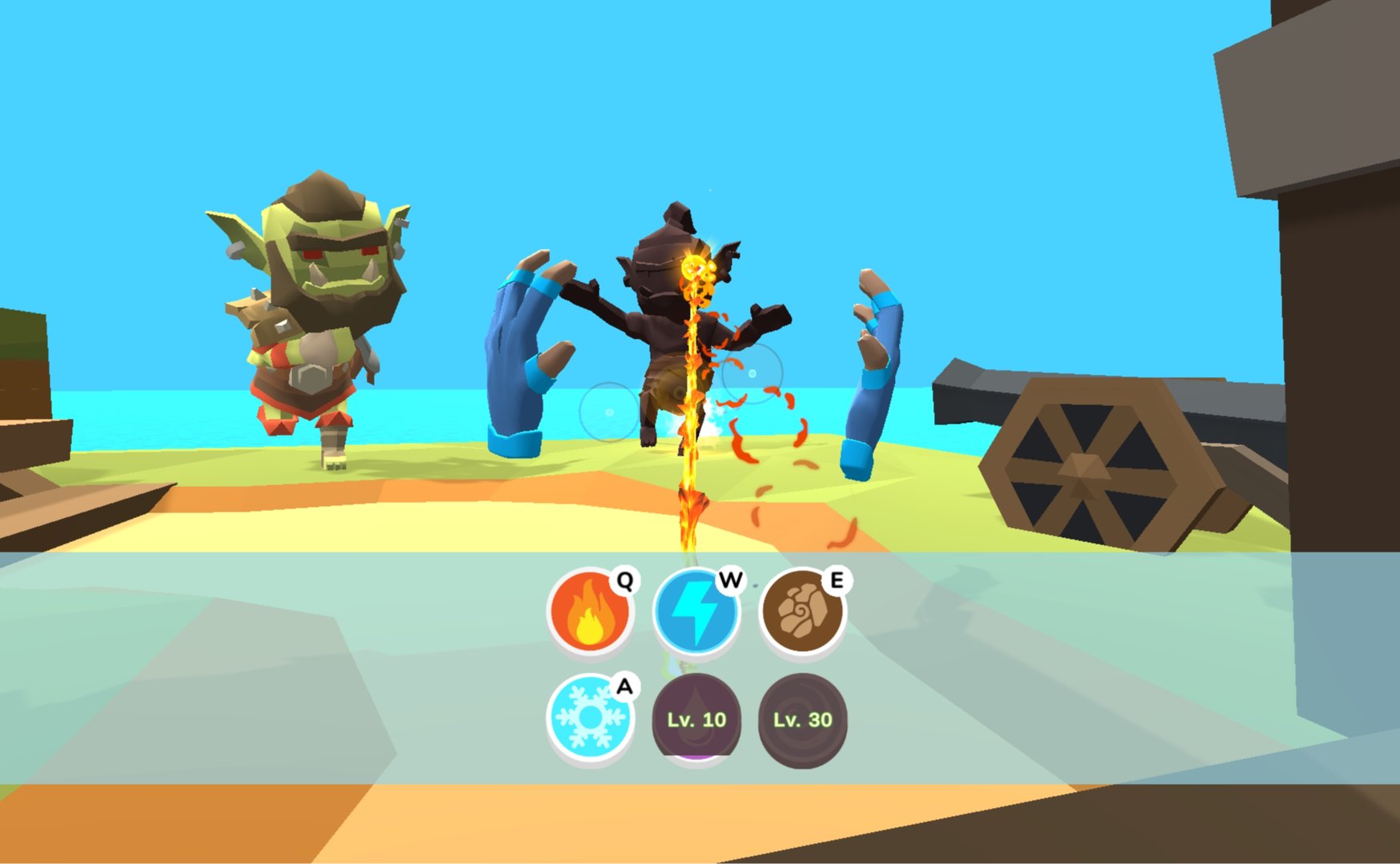
Task: Choose the brown rock earth spell
Action: [802, 612]
